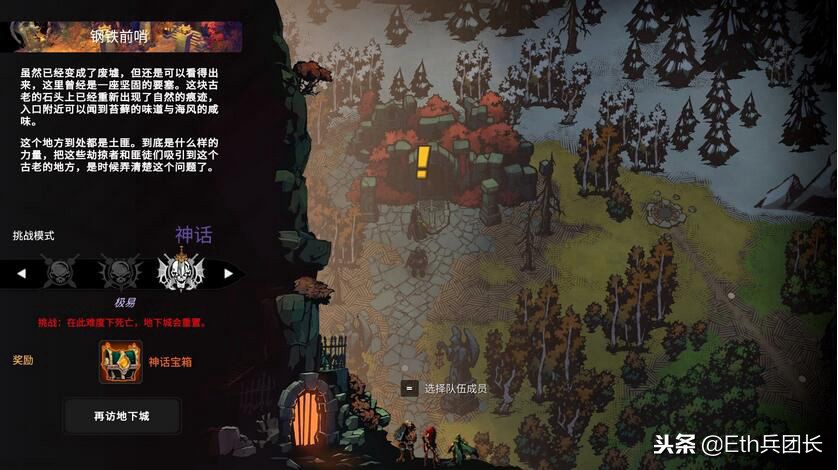
Task: Click the 再访地下城 button
Action: 122,415
